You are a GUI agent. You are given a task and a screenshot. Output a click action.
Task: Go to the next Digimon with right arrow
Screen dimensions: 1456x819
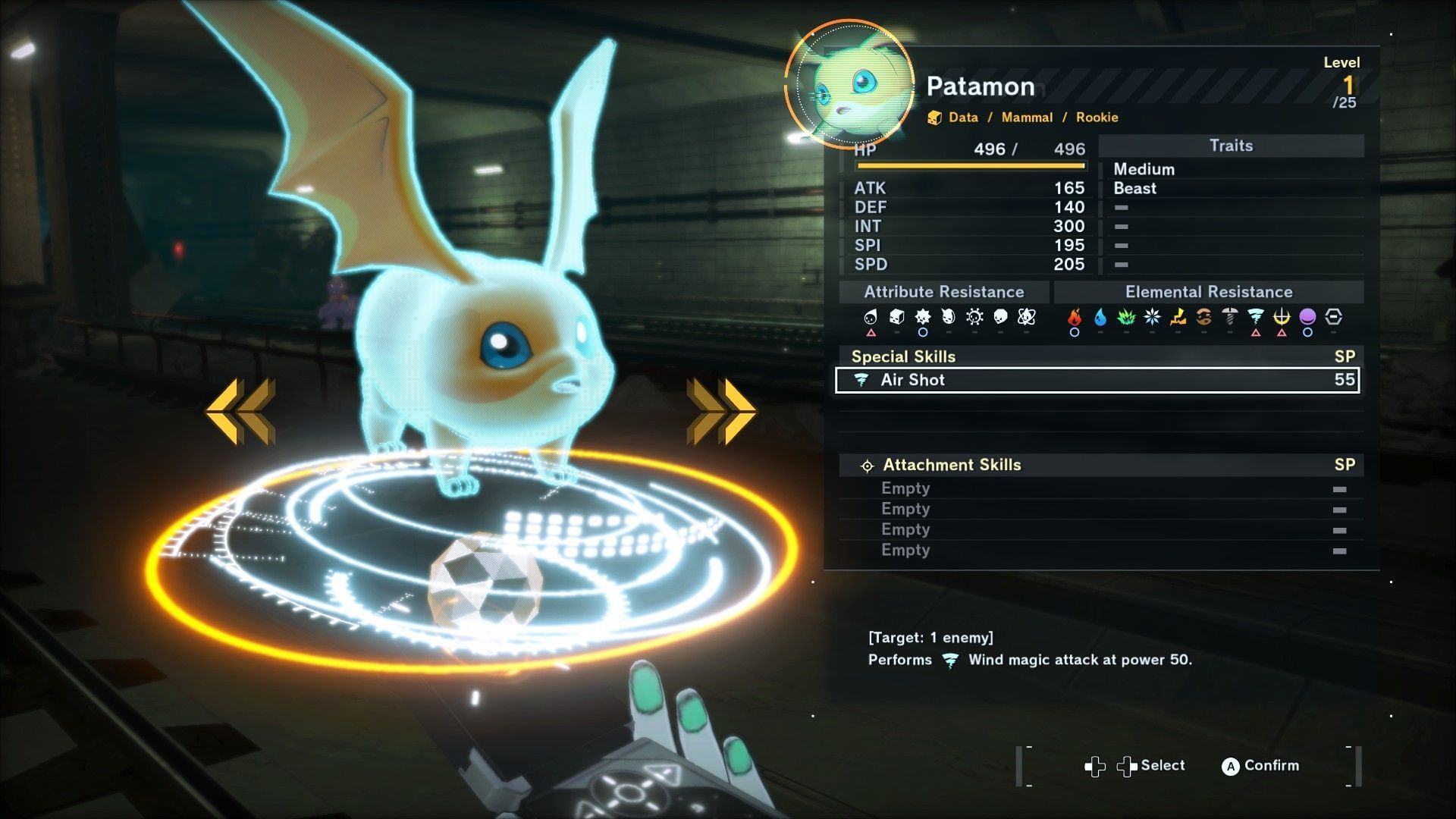pyautogui.click(x=721, y=411)
